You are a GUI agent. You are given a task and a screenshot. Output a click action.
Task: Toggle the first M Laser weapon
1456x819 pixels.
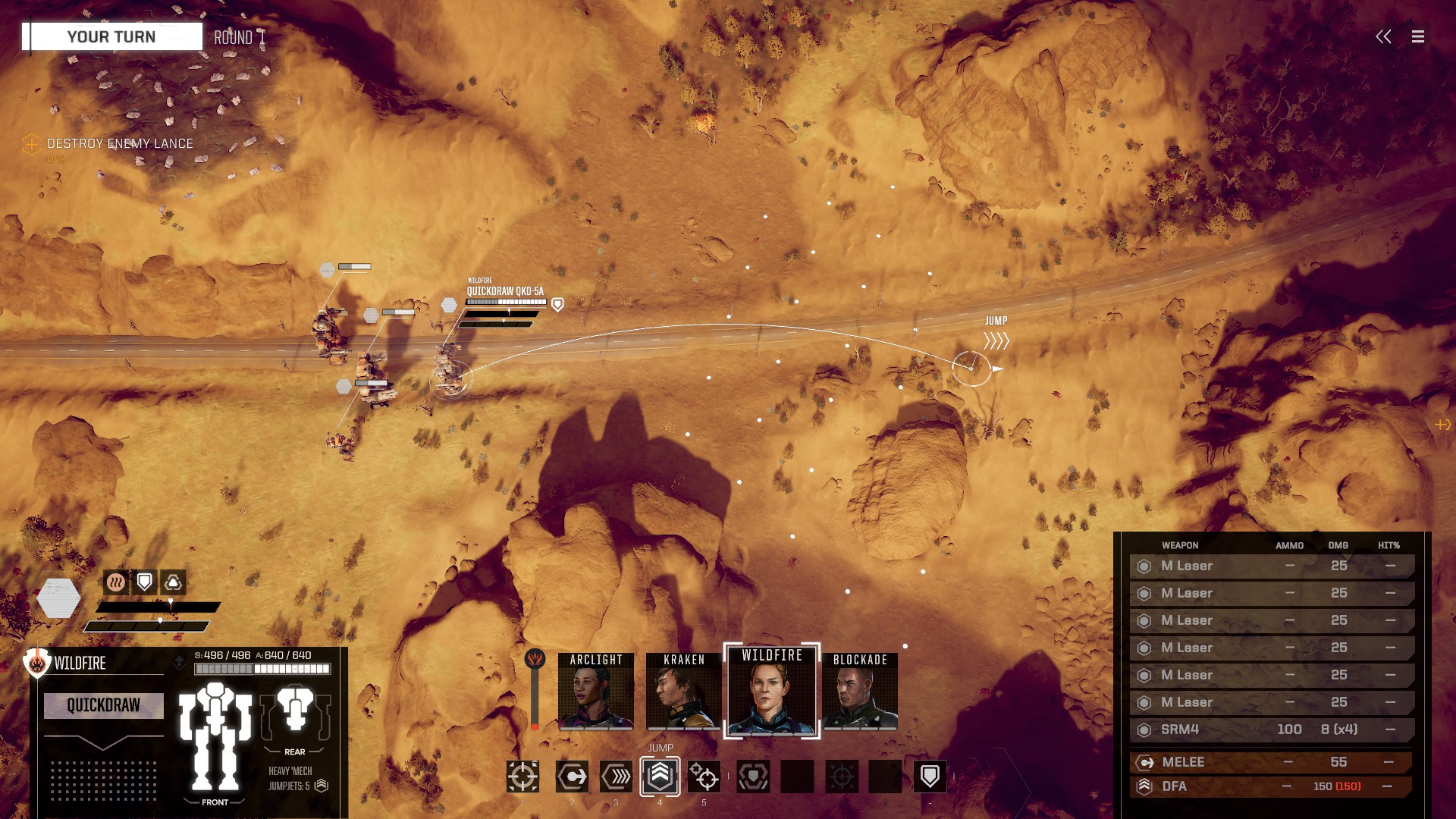pos(1271,566)
